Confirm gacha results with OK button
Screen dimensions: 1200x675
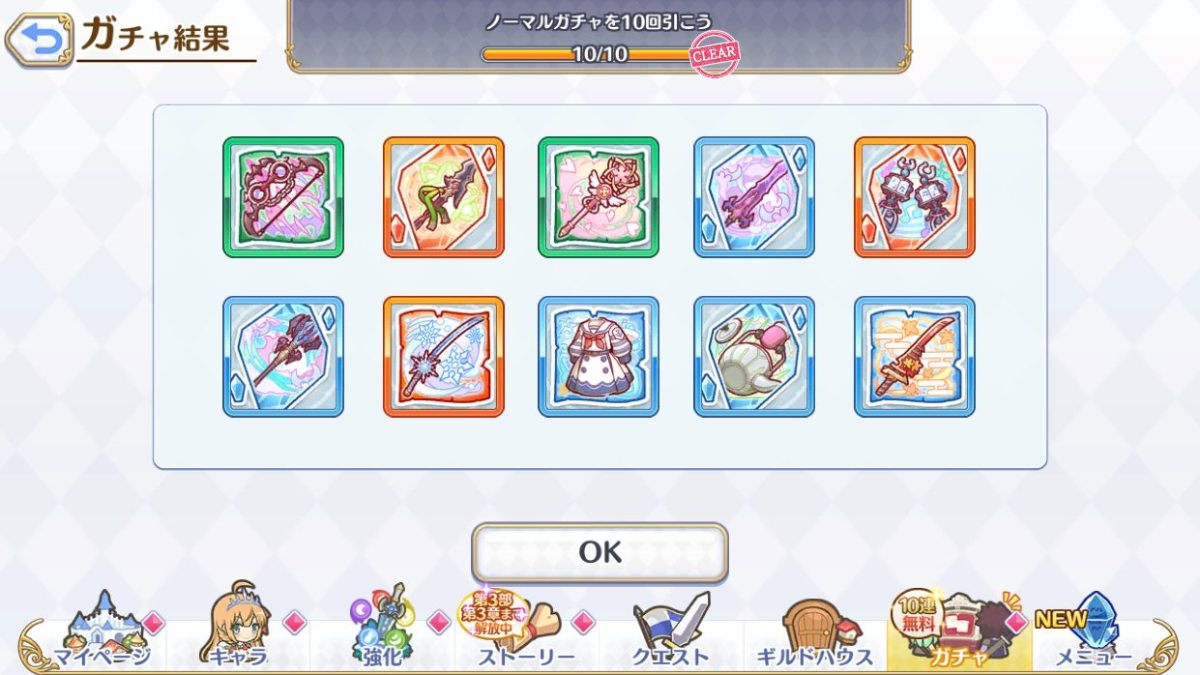pos(599,552)
